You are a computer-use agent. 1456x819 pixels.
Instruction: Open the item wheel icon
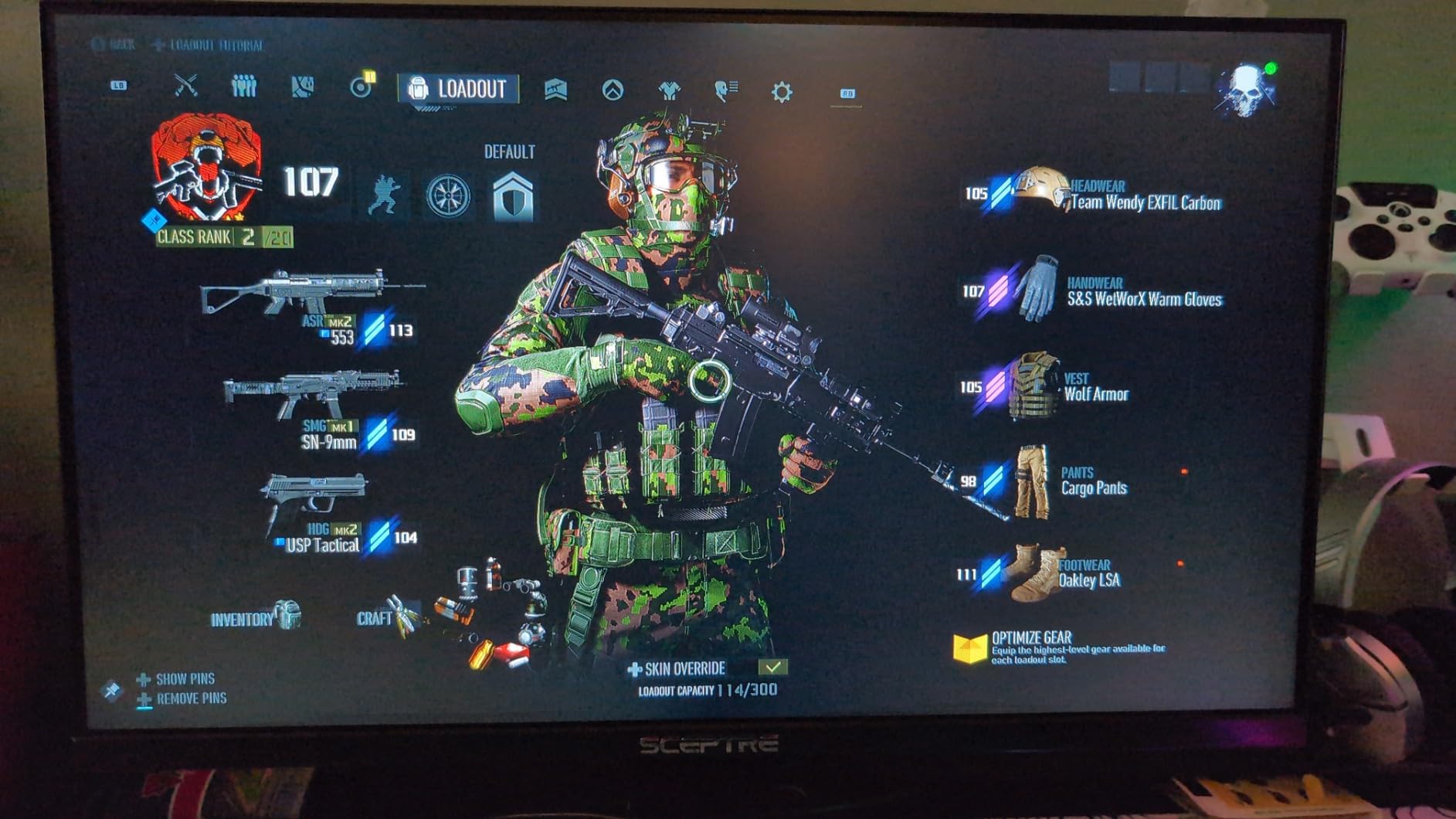click(x=448, y=195)
